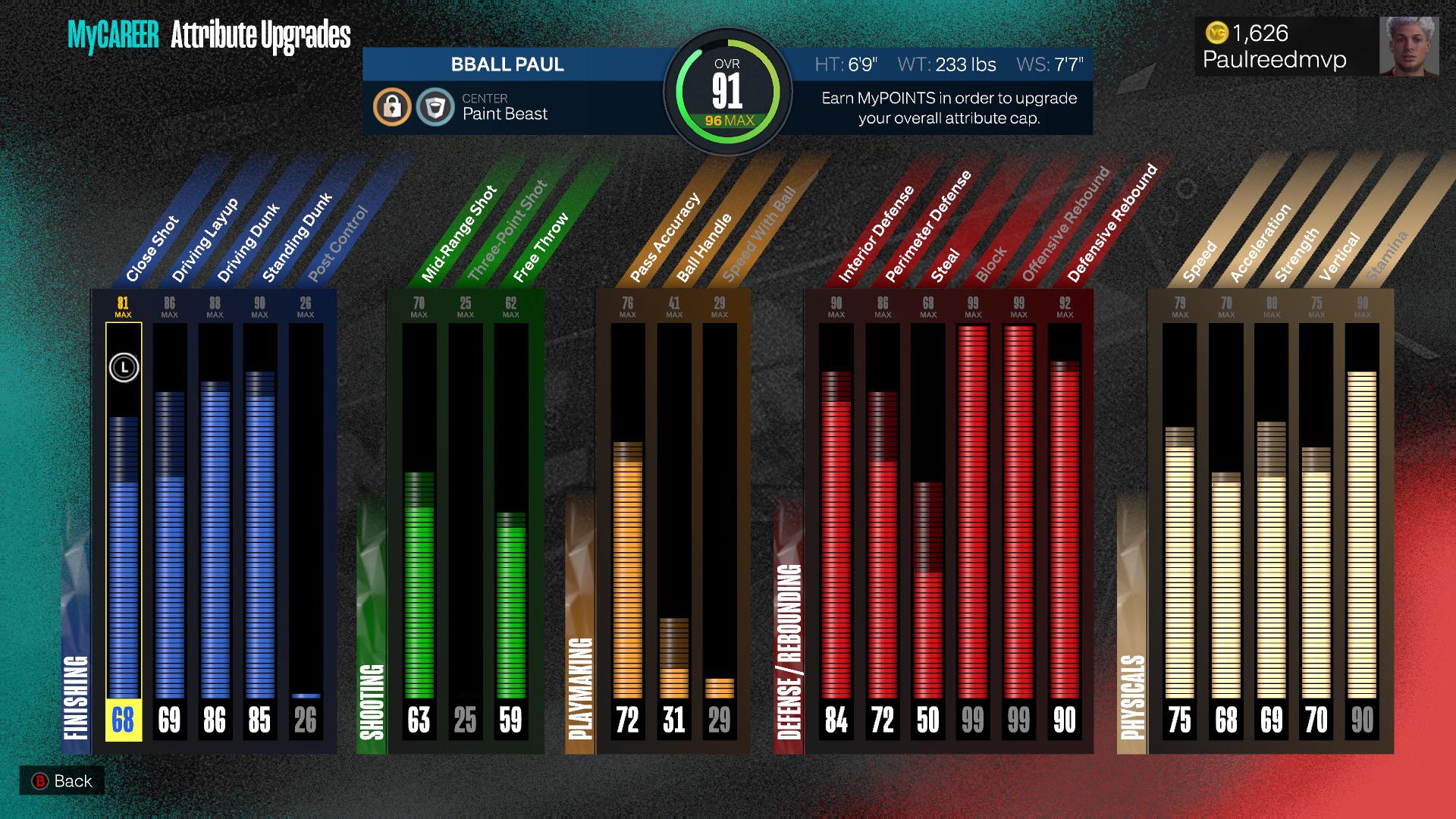Go back using the Back button
1456x819 pixels.
[x=62, y=781]
